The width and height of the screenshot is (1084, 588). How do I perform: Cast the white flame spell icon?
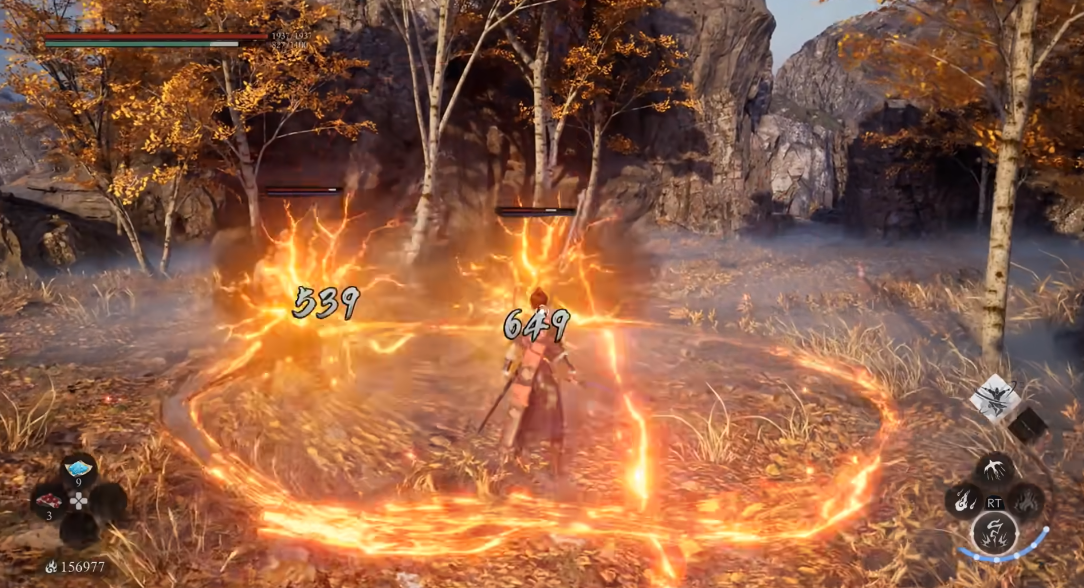click(x=965, y=499)
